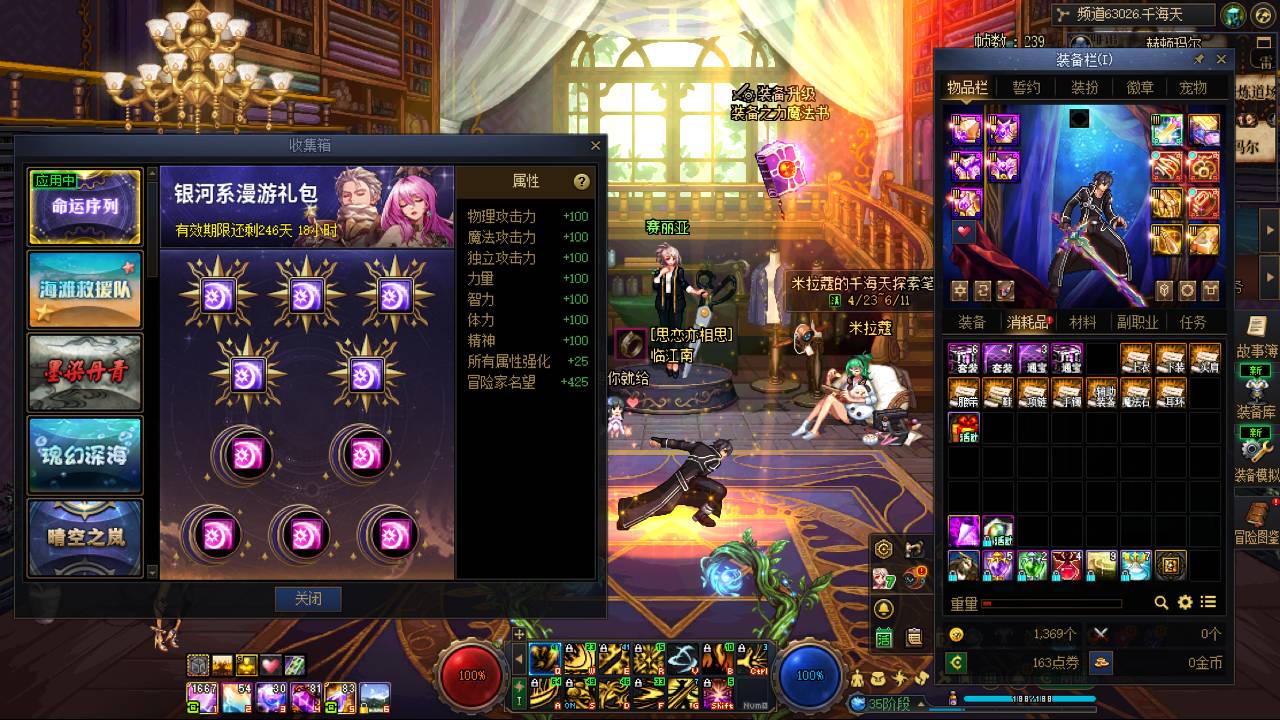Close the 装备栏 inventory window
Screen dimensions: 1280x720
point(1221,60)
